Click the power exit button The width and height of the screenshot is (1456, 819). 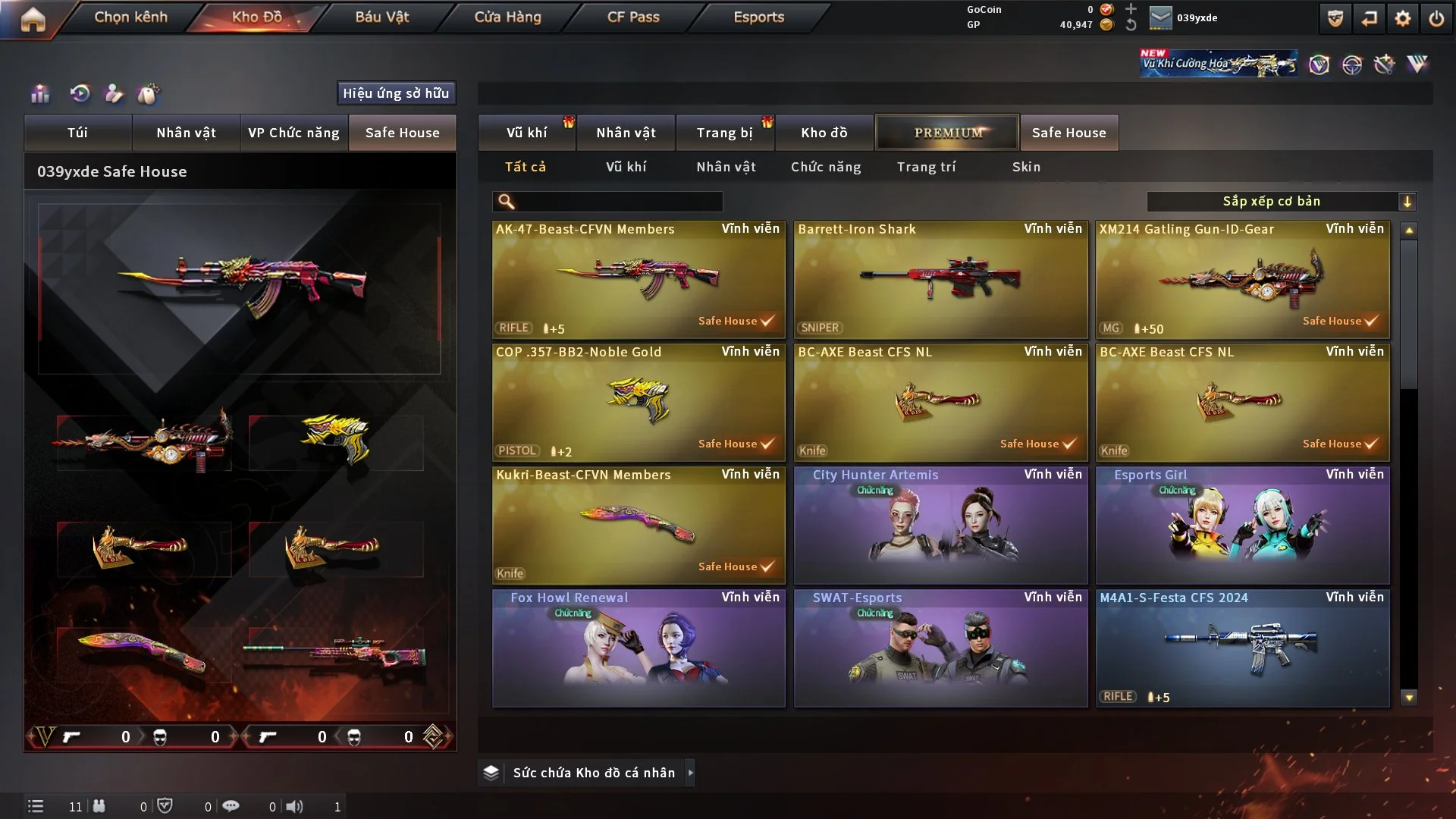point(1436,19)
